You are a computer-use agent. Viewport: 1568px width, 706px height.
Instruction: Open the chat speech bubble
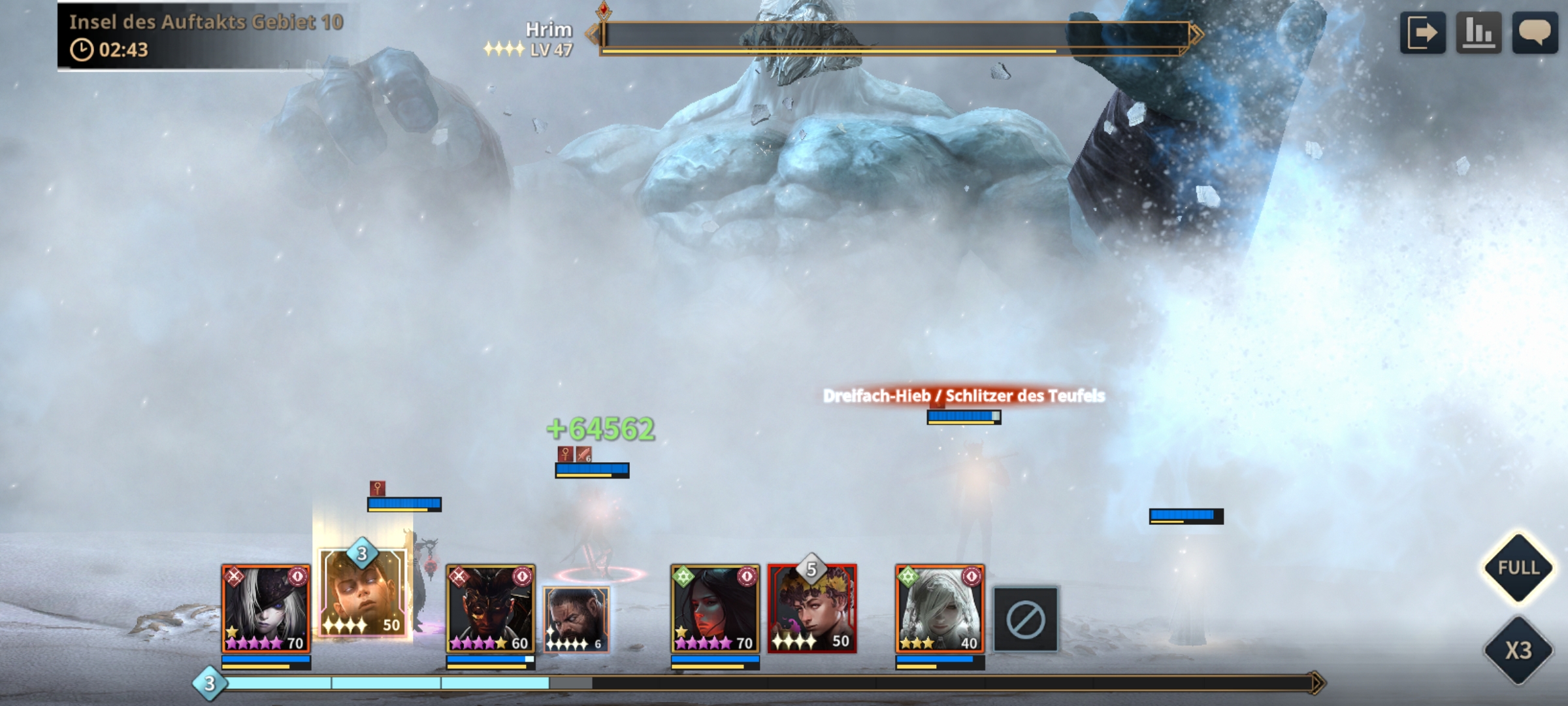click(1535, 33)
